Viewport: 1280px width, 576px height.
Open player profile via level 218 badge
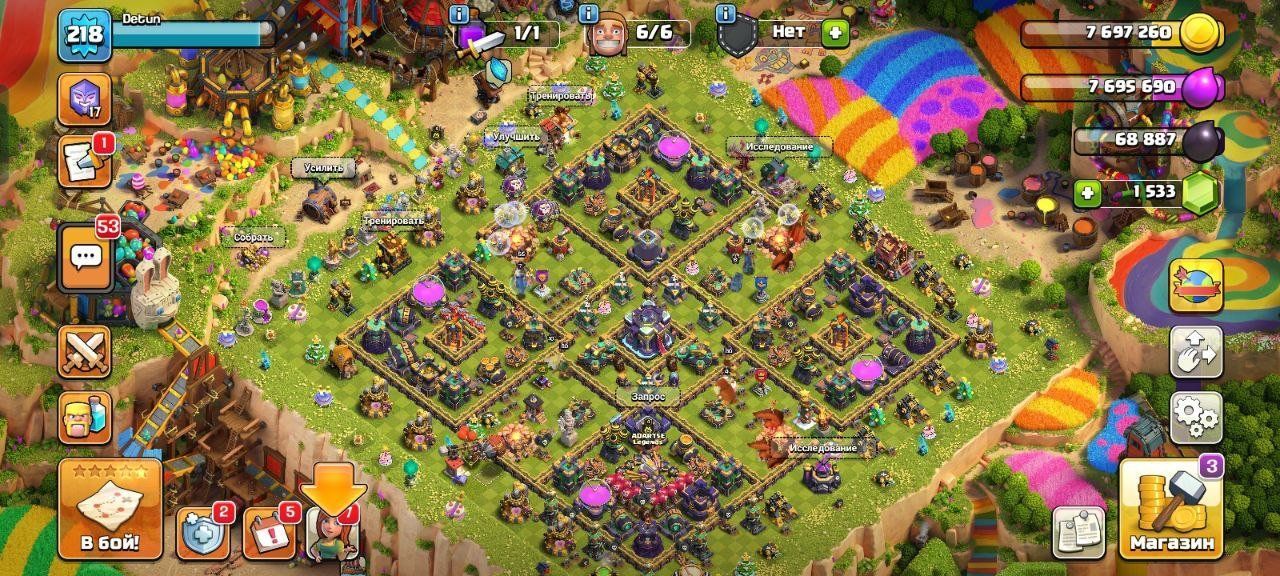(84, 37)
